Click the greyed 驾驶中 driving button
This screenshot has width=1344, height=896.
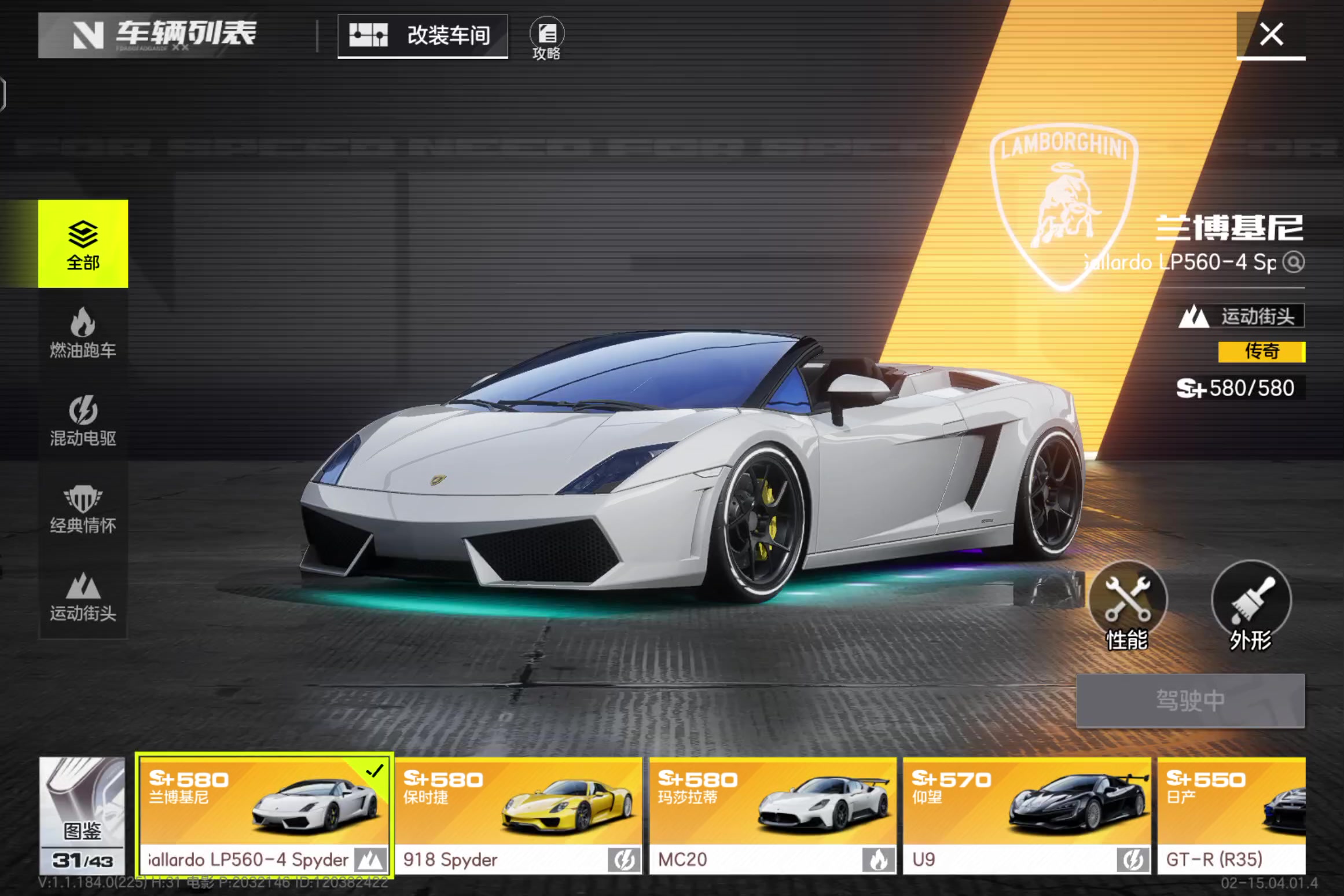(1190, 700)
